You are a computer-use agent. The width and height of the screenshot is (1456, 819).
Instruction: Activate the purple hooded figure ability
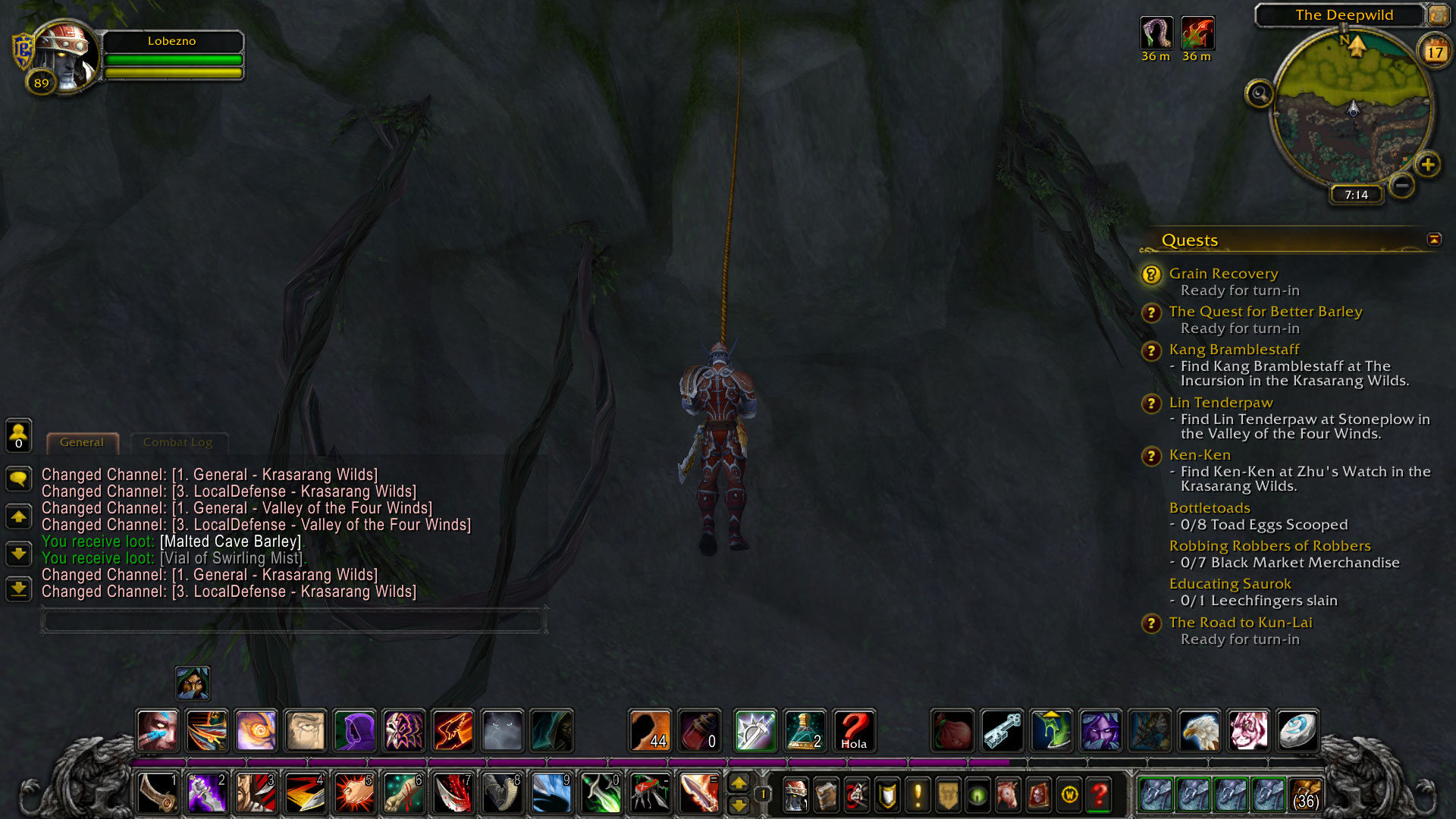(354, 731)
